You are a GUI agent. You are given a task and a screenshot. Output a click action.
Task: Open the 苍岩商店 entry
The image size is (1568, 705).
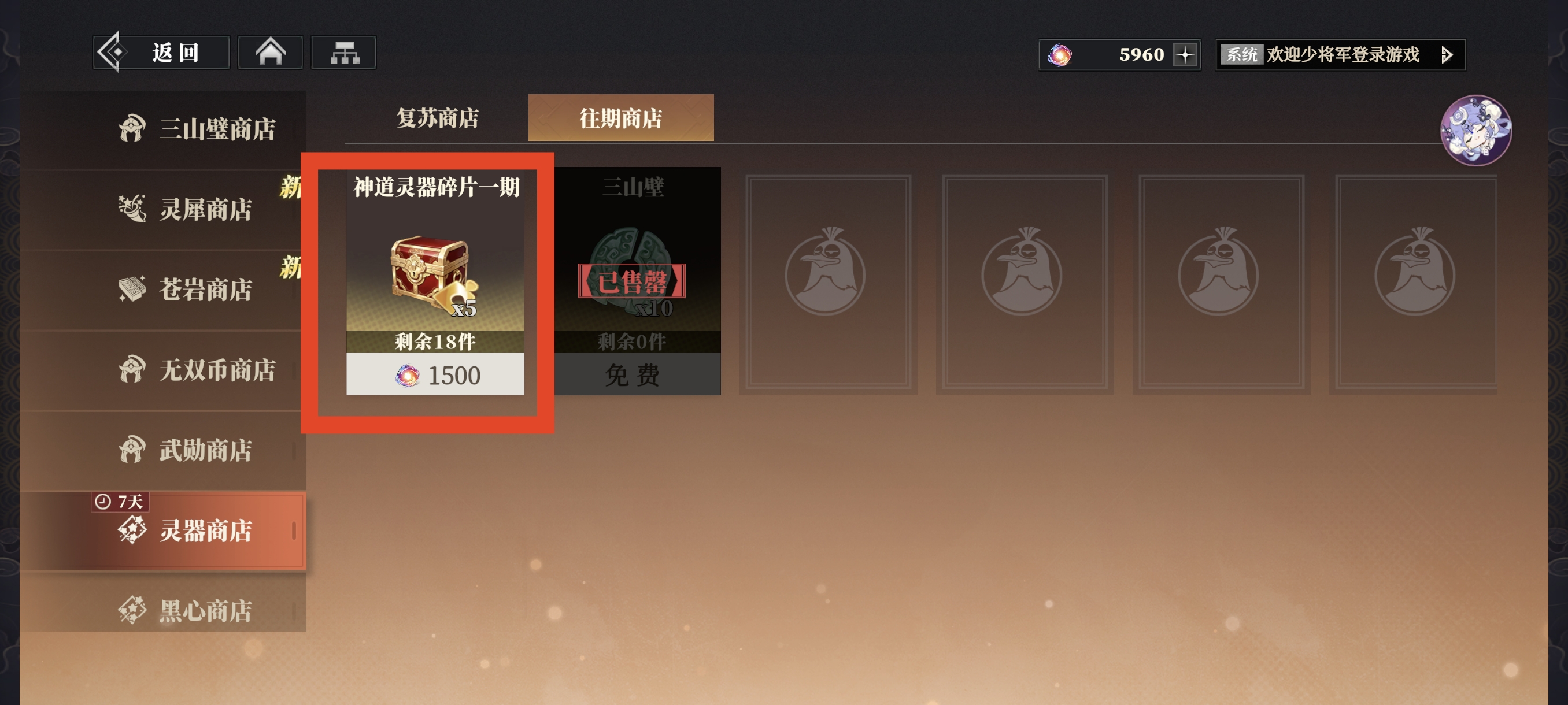186,290
